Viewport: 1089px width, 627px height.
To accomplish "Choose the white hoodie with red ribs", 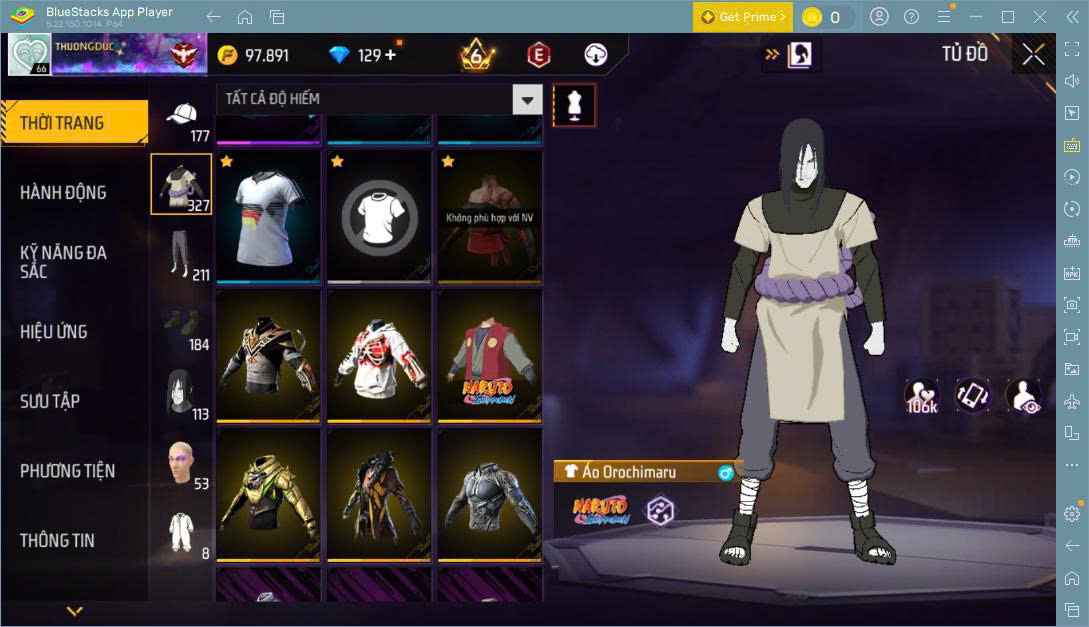I will click(378, 356).
